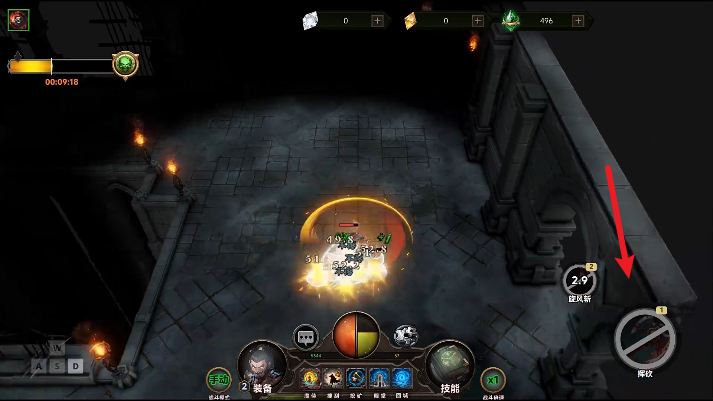
Task: Open the chat speech bubble
Action: [x=306, y=337]
